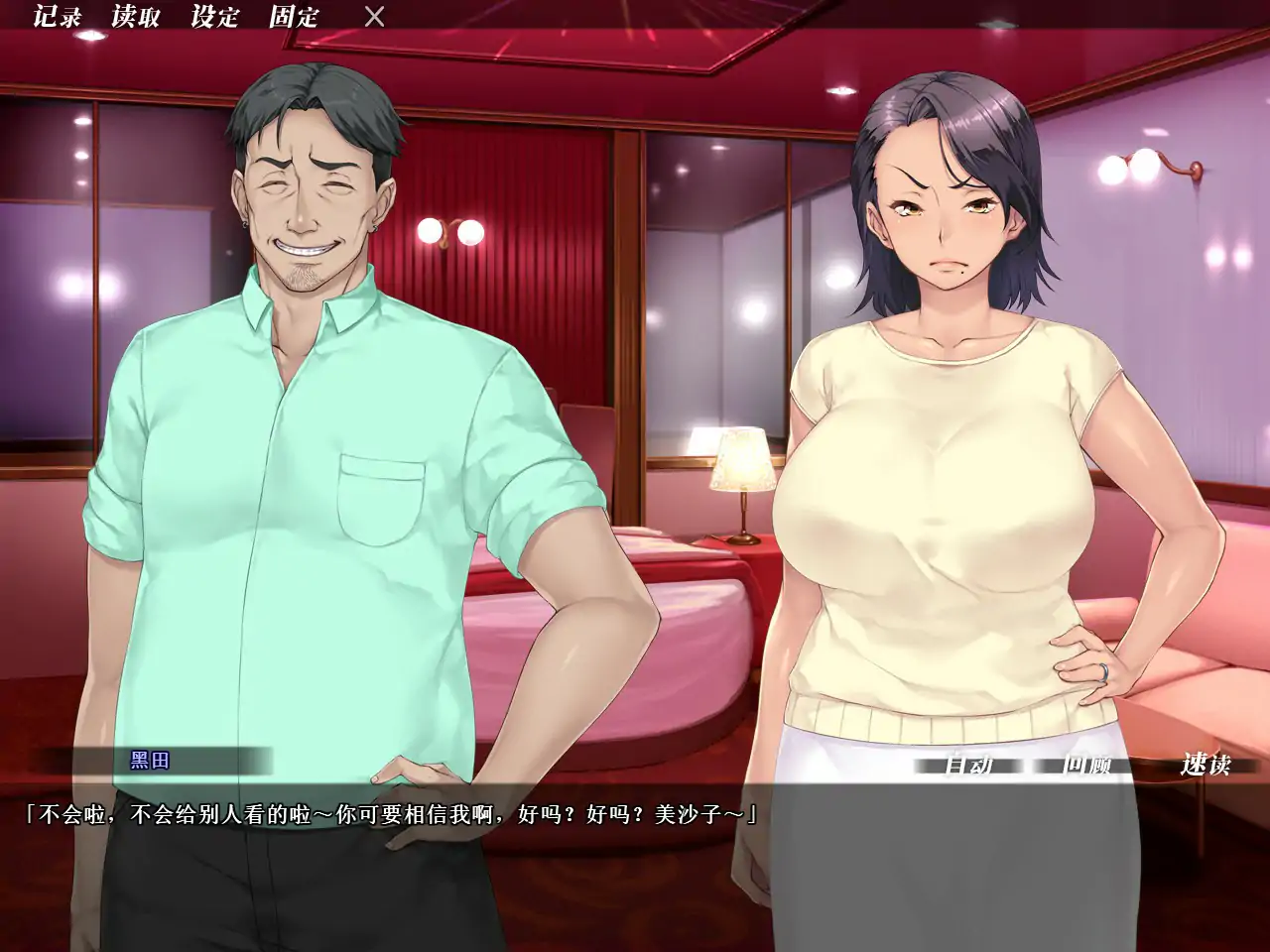Screen dimensions: 1270x952
Task: Click 固定 to lock the window
Action: coord(295,16)
